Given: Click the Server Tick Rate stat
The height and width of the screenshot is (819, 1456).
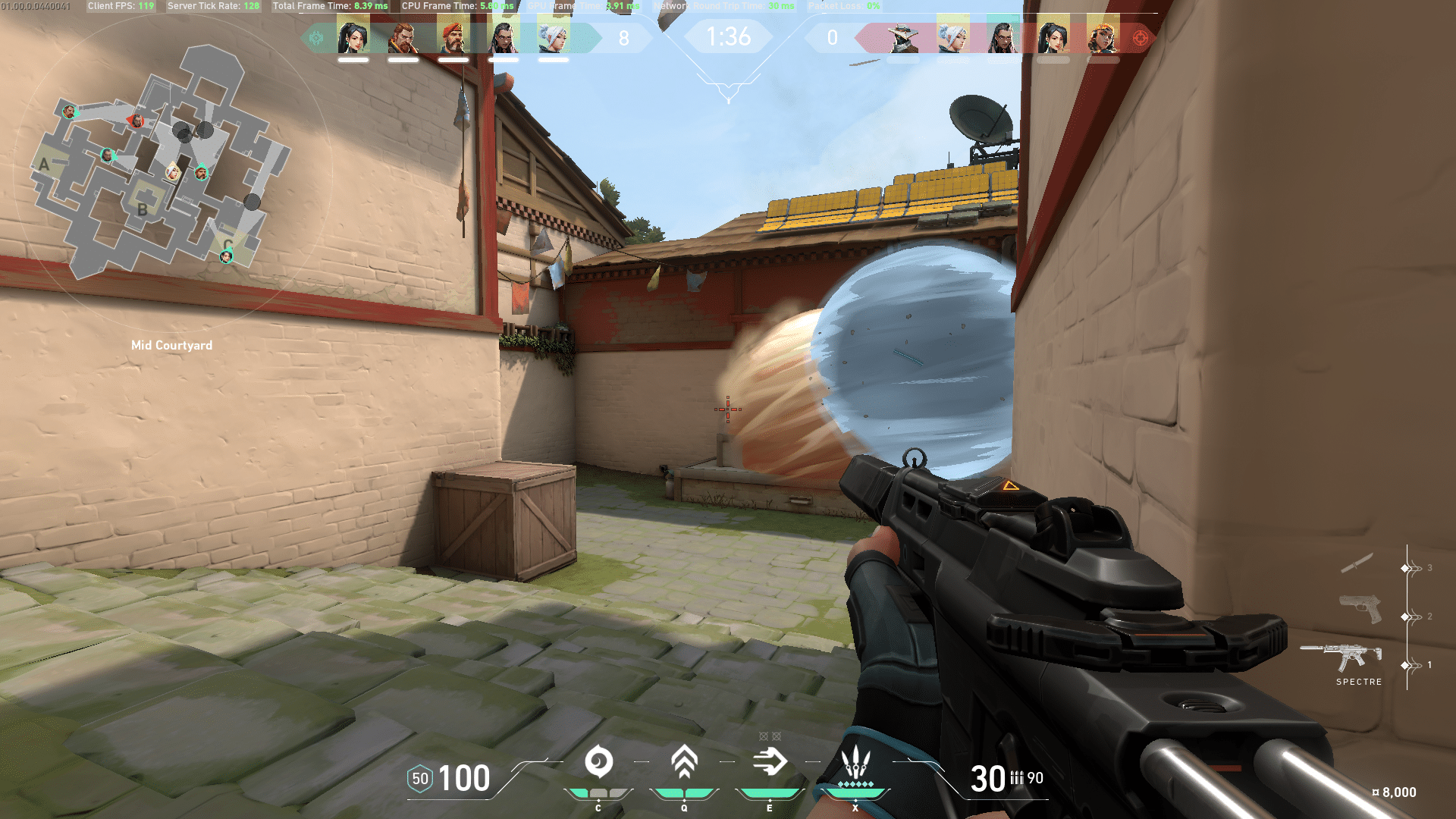Looking at the screenshot, I should [214, 6].
